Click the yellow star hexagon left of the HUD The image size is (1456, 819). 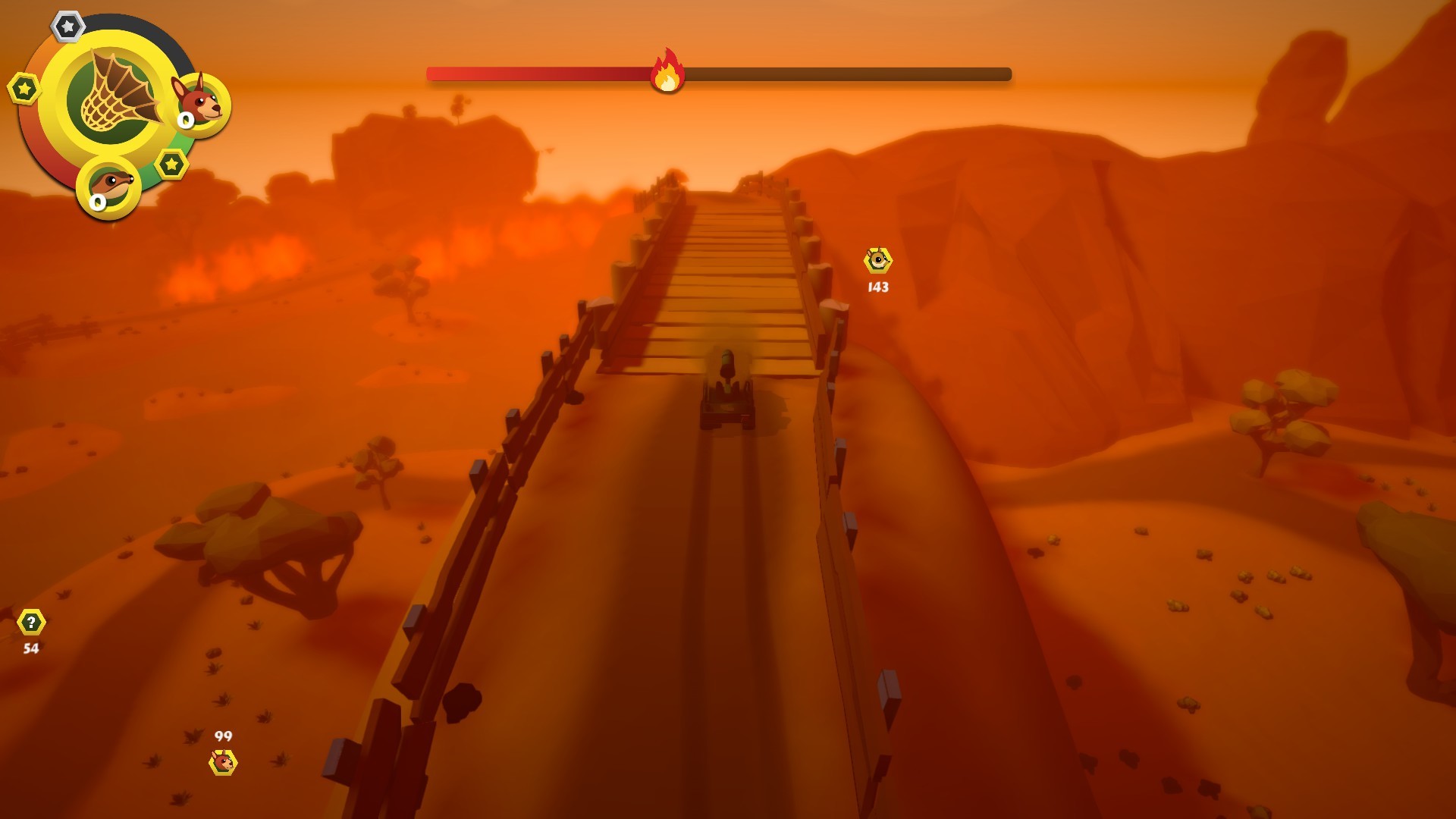(23, 89)
